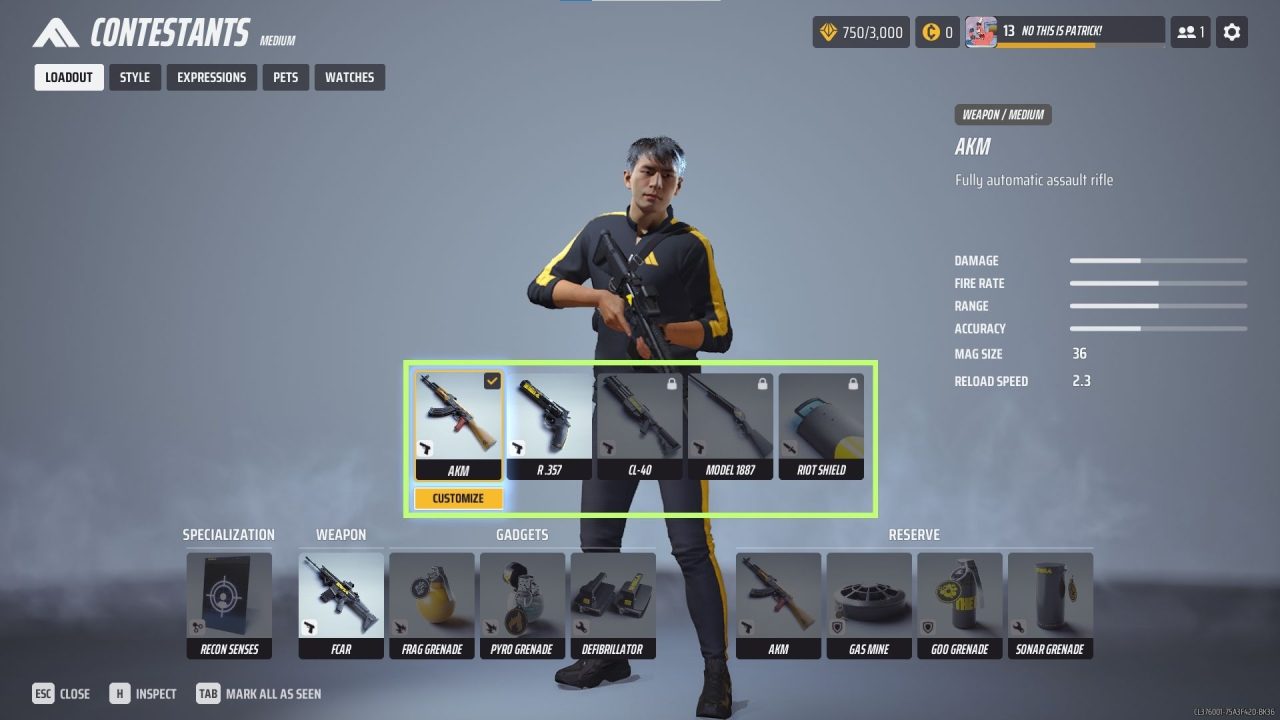Open the Goo Grenade in Reserve
This screenshot has height=720, width=1280.
pyautogui.click(x=959, y=598)
